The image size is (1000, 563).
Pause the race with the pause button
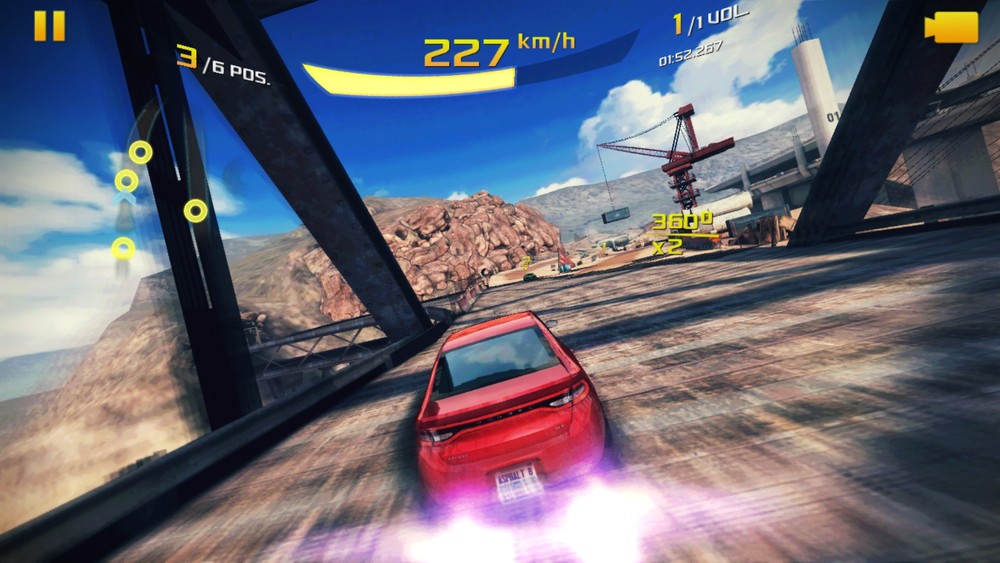(49, 26)
